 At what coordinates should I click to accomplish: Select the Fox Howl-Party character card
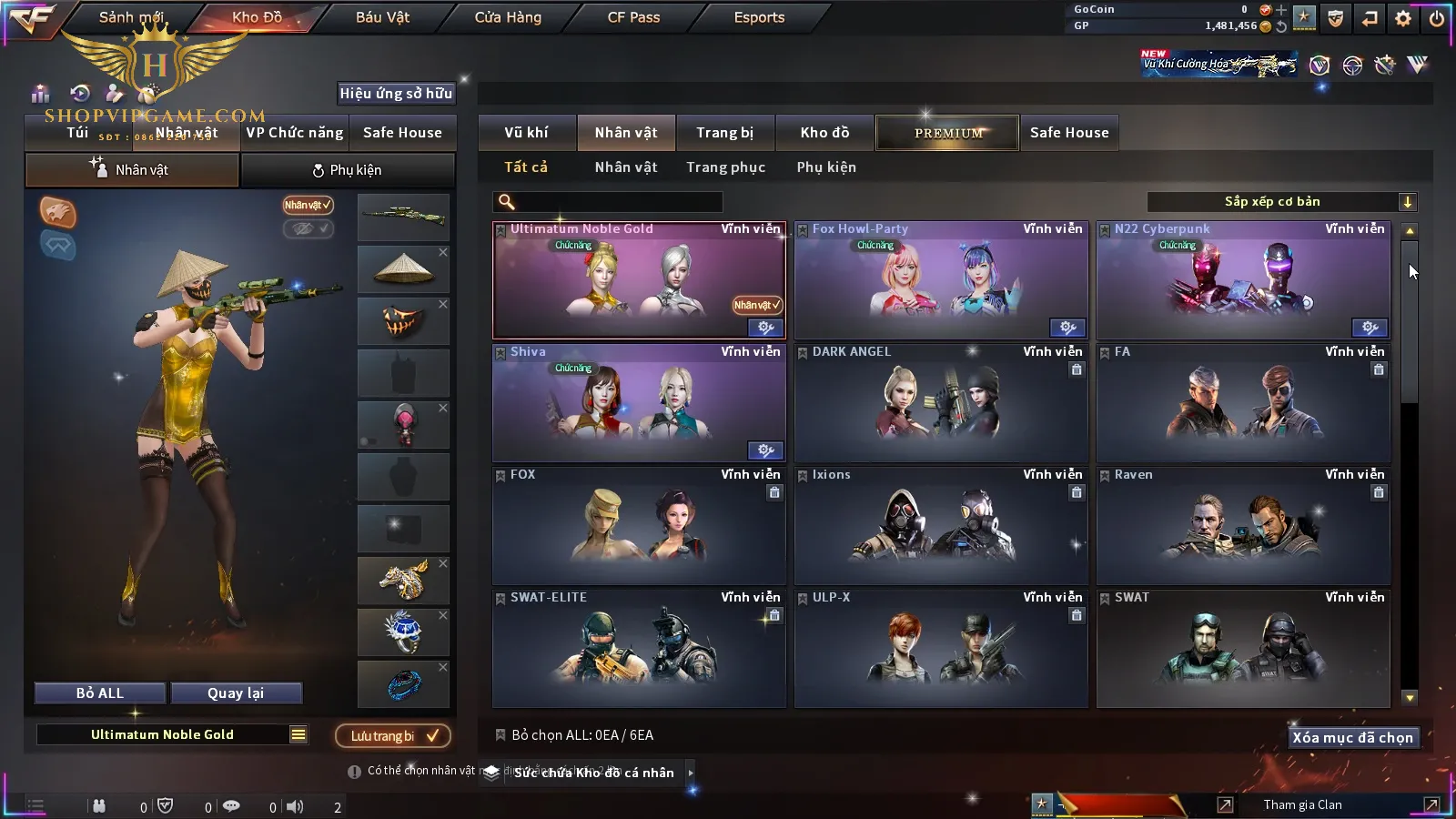tap(941, 282)
